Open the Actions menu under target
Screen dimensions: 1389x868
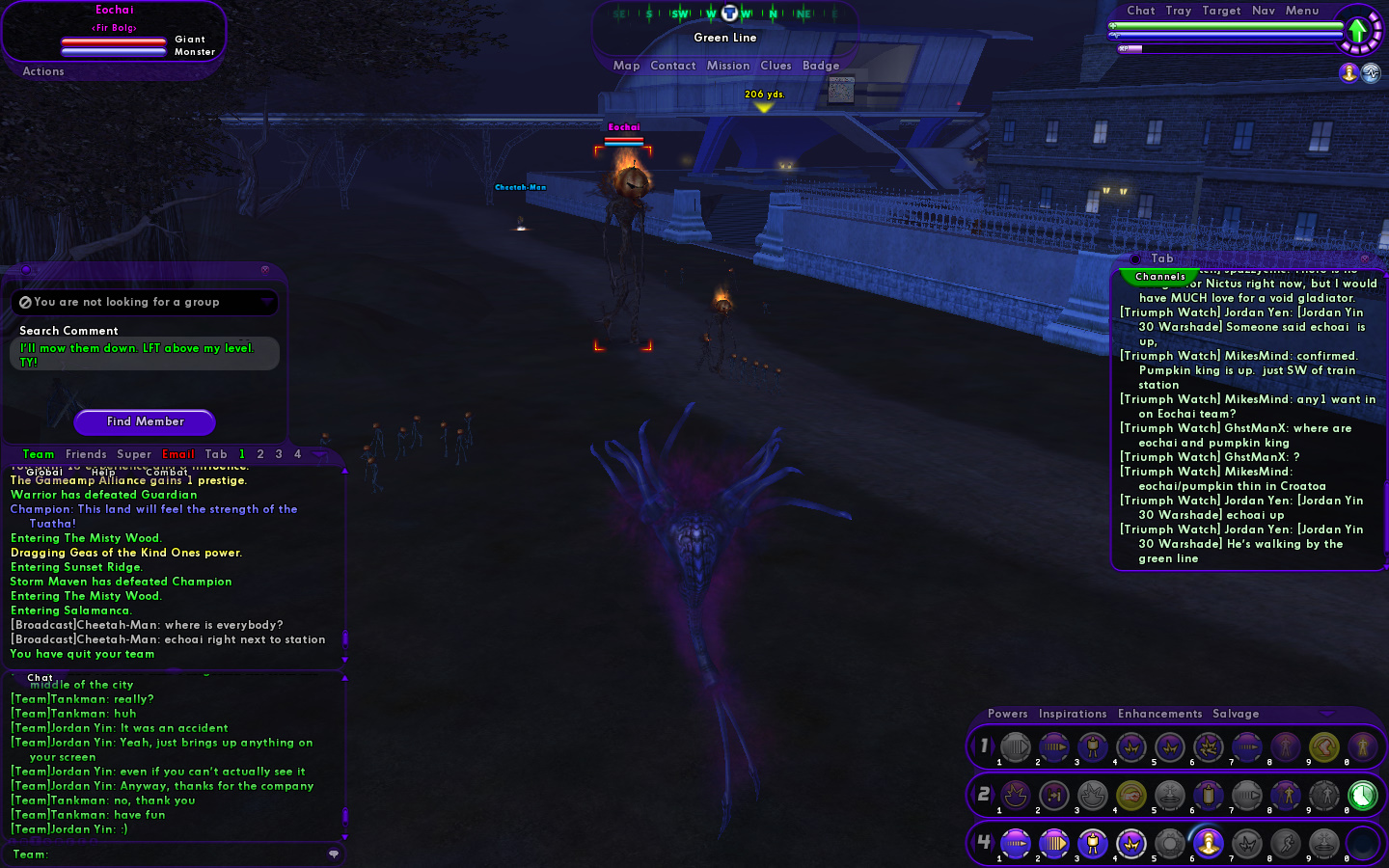coord(43,71)
